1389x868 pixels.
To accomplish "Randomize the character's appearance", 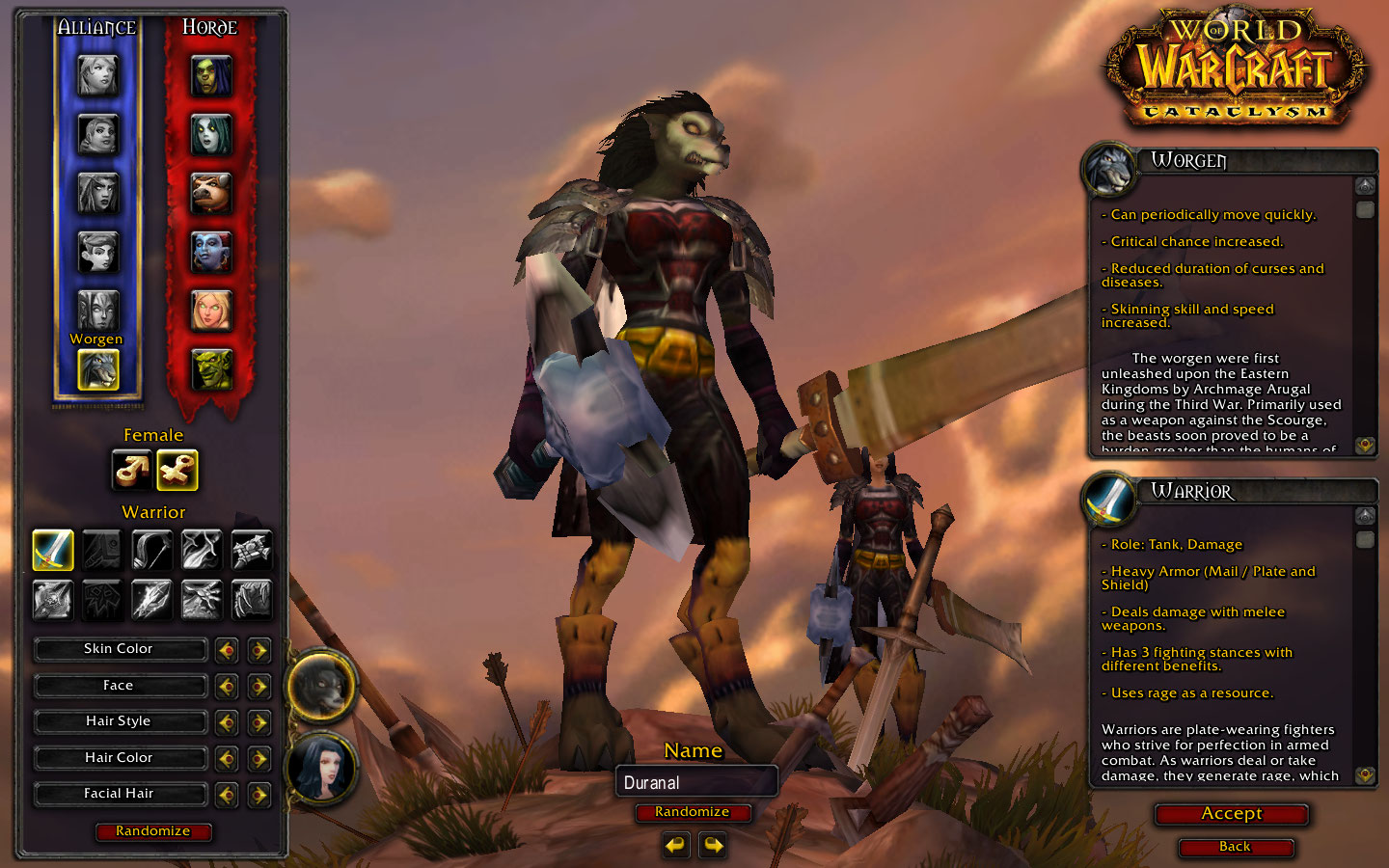I will tap(153, 831).
